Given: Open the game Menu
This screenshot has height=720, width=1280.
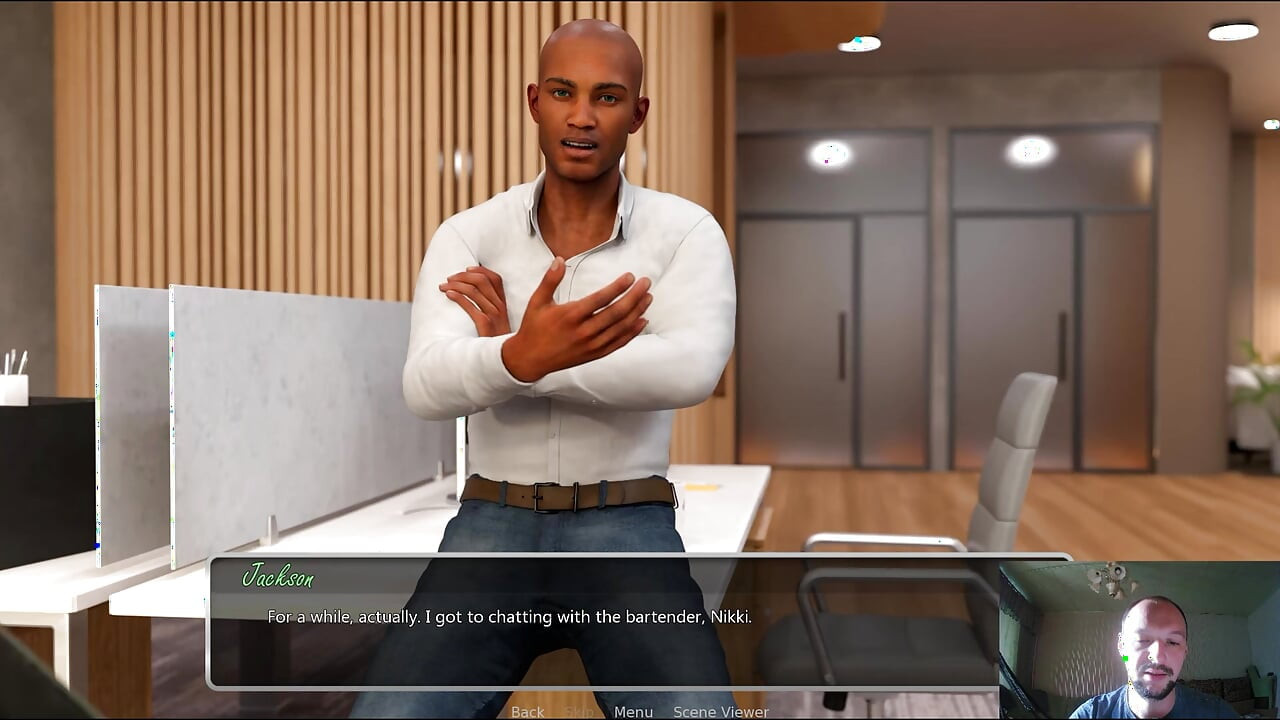Looking at the screenshot, I should pyautogui.click(x=633, y=712).
